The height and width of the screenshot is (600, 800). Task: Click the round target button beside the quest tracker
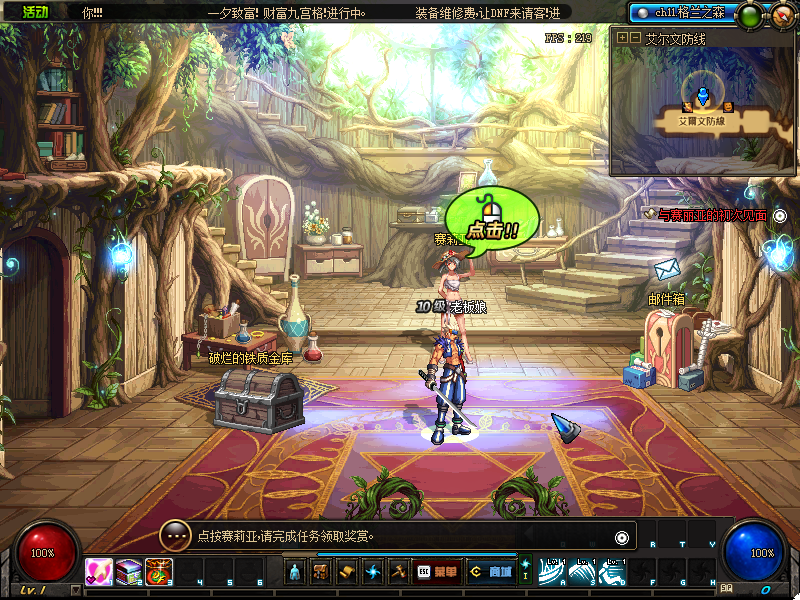click(x=780, y=215)
